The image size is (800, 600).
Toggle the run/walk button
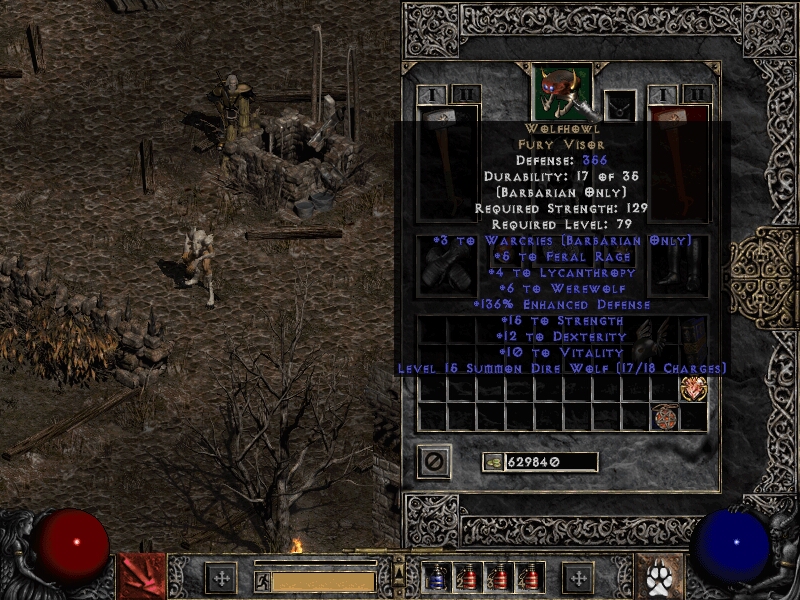pos(262,580)
